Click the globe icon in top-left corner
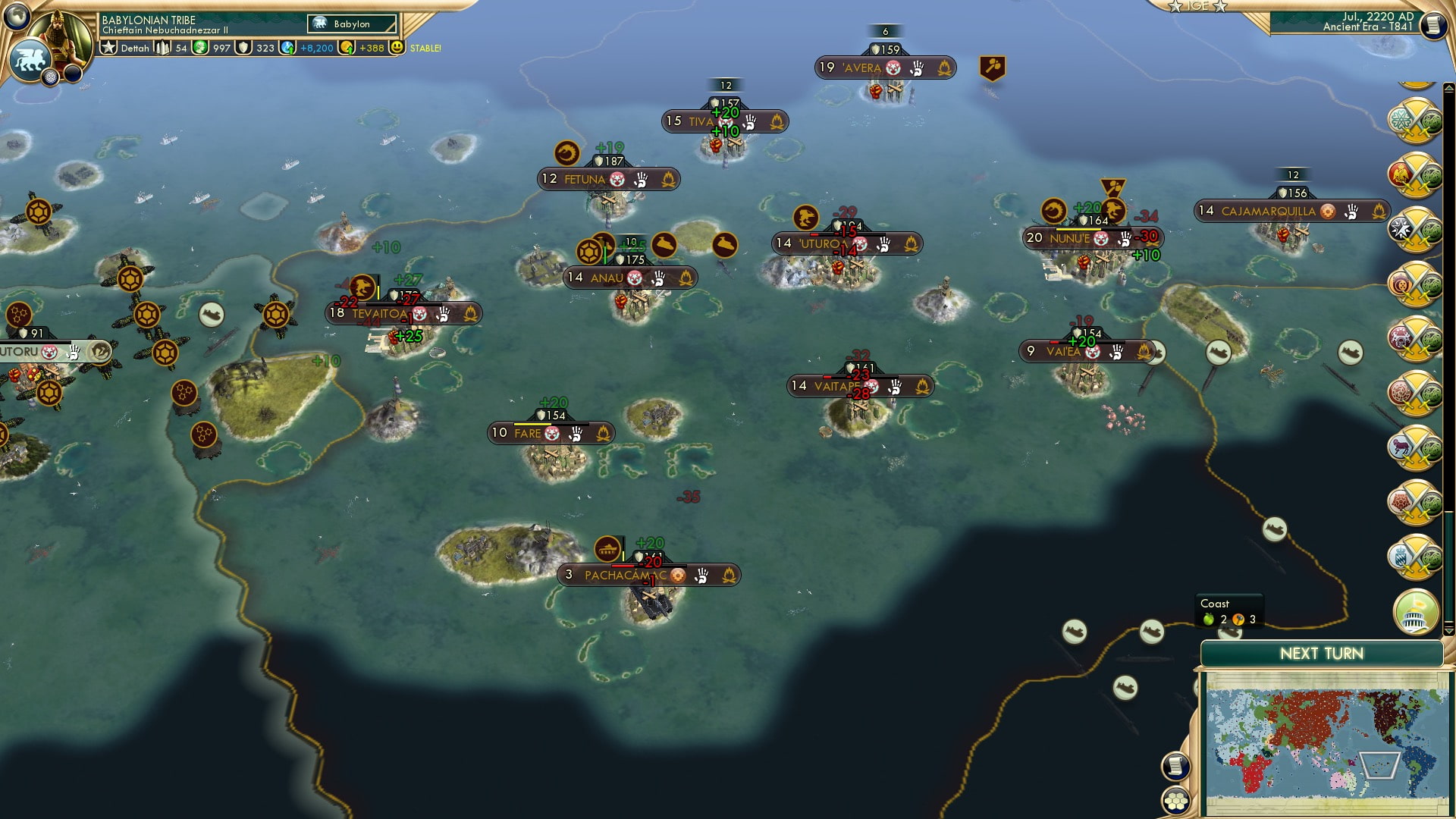Image resolution: width=1456 pixels, height=819 pixels. (18, 17)
